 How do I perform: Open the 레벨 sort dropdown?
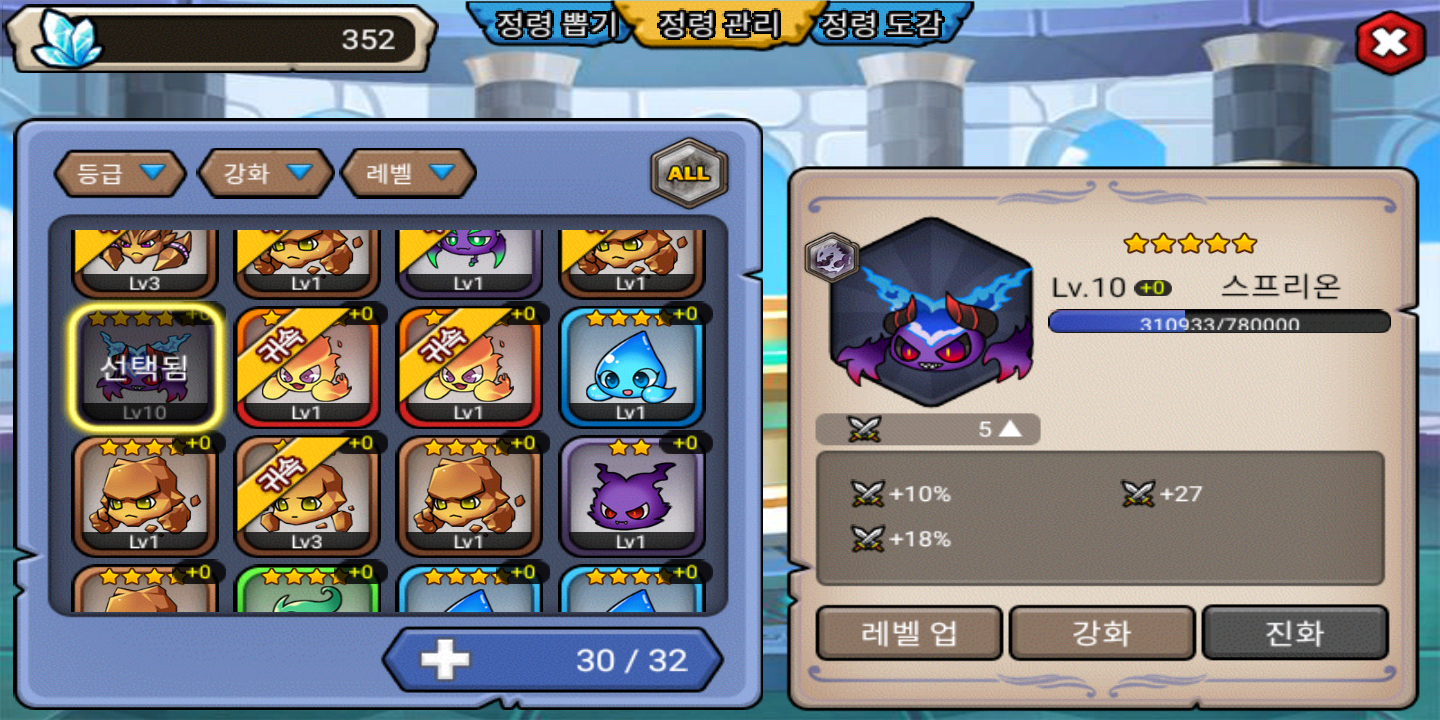408,174
